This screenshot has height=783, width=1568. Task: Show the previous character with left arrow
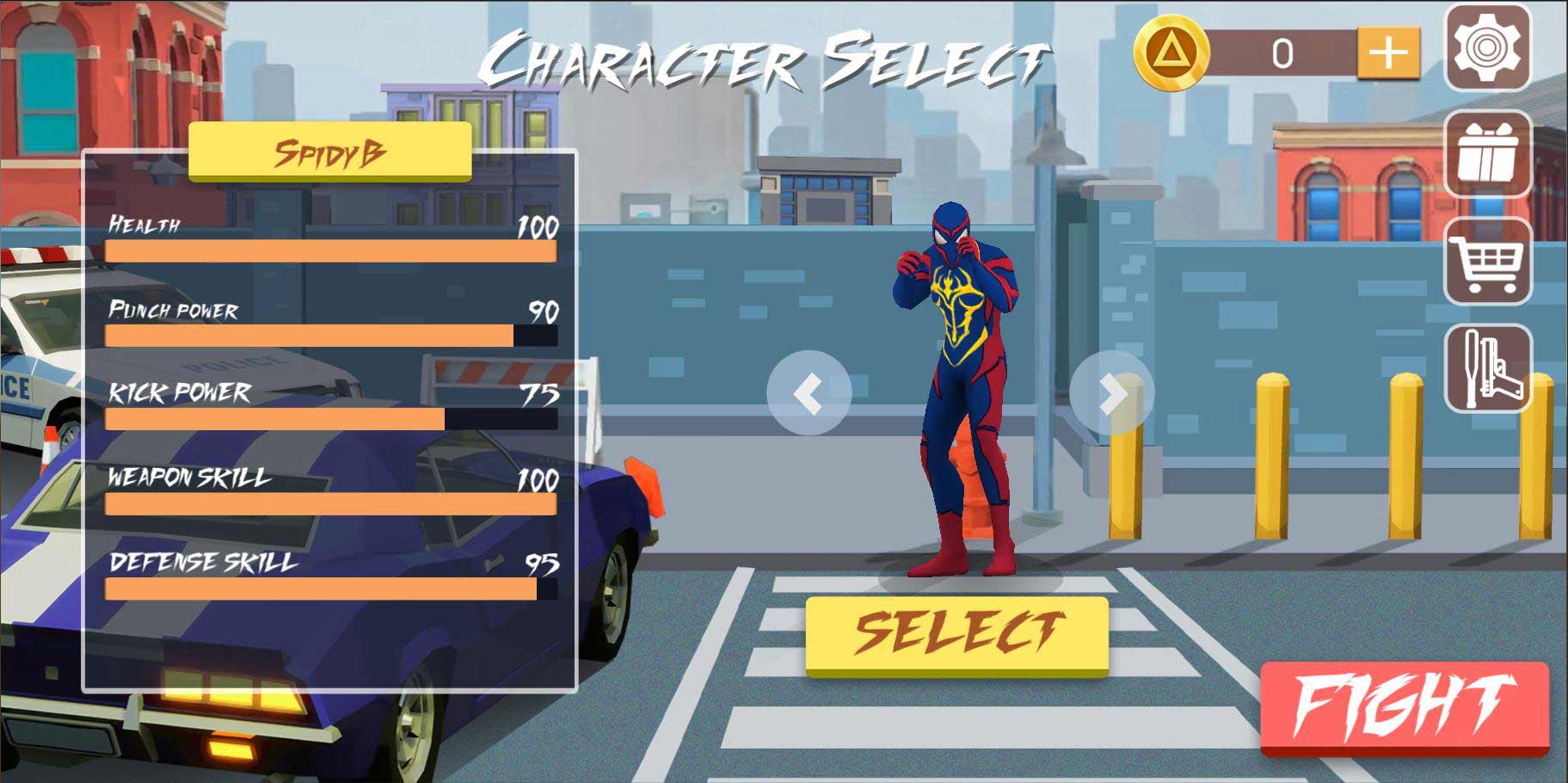(809, 393)
